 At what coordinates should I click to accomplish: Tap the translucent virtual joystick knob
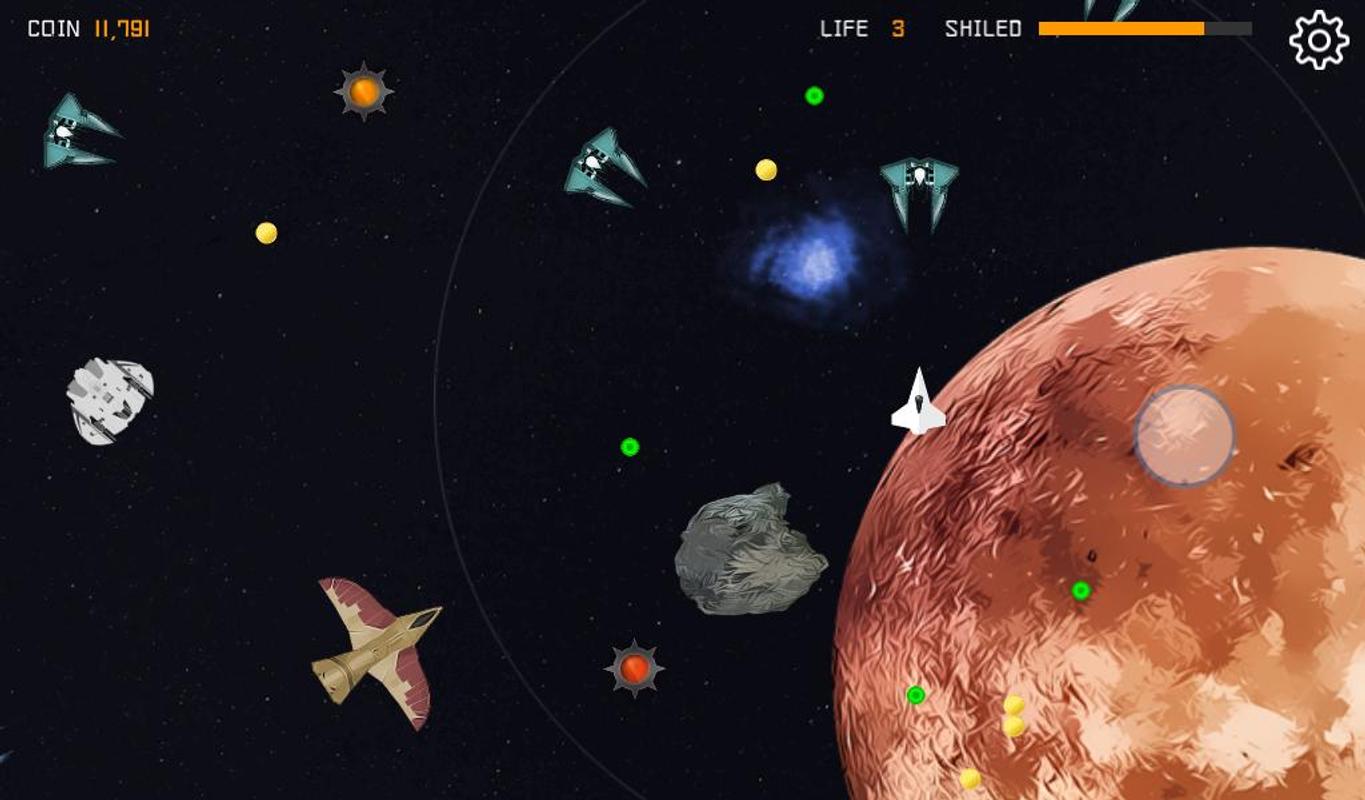[x=1184, y=436]
